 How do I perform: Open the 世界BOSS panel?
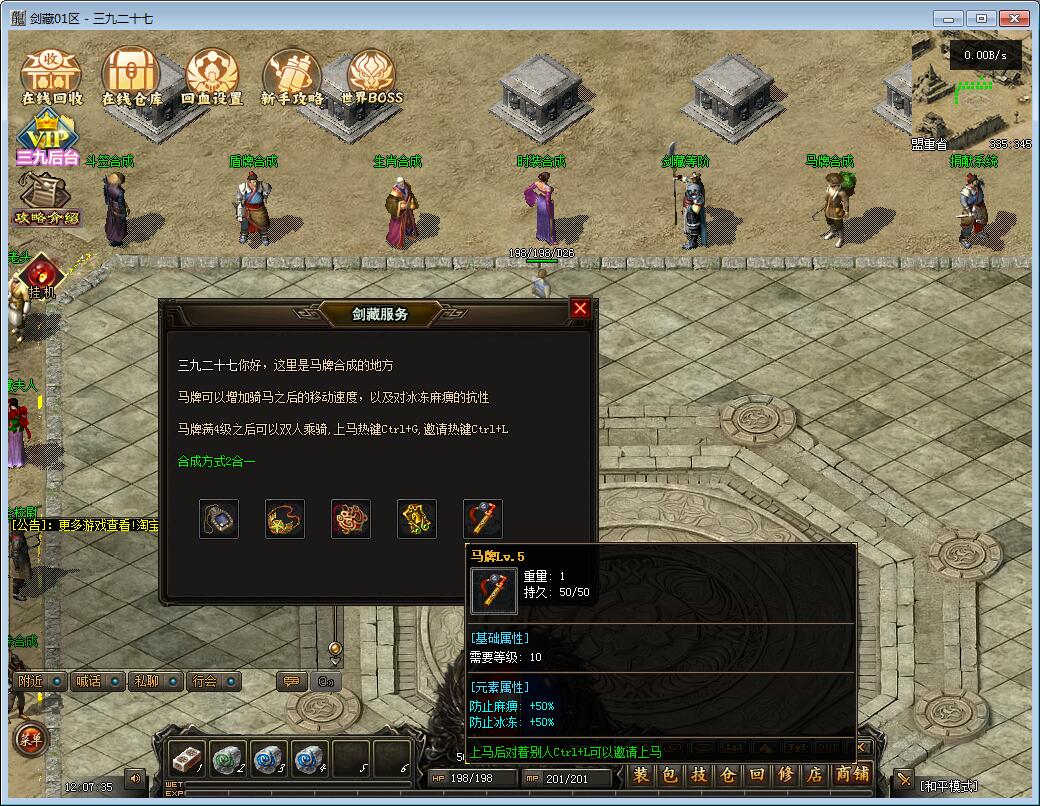pyautogui.click(x=372, y=77)
